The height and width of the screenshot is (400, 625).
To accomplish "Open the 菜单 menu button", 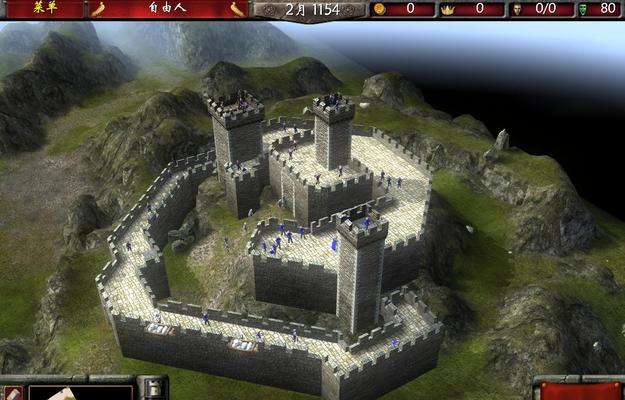I will [x=43, y=8].
